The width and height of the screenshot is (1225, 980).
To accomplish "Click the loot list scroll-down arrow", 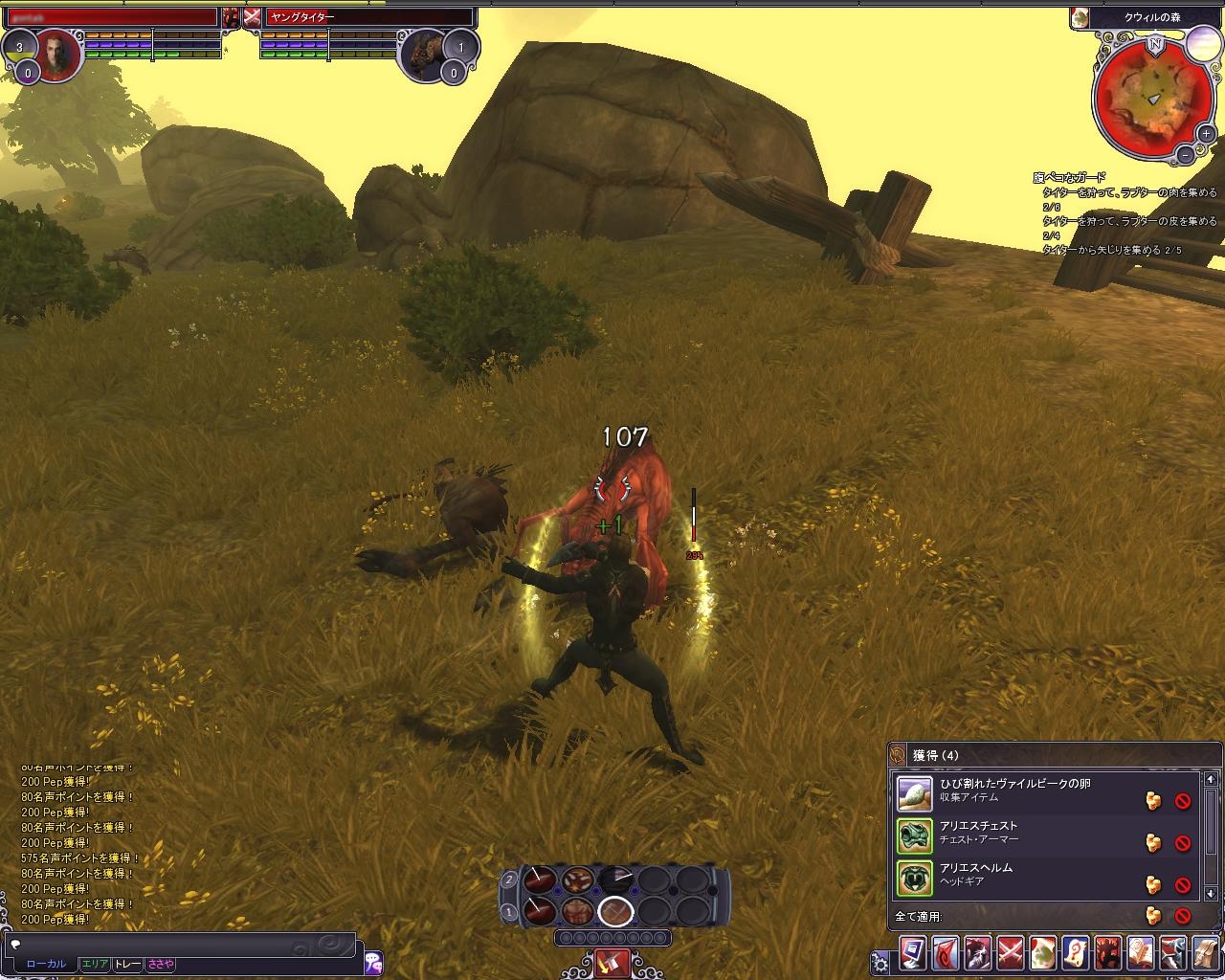I will 1211,893.
